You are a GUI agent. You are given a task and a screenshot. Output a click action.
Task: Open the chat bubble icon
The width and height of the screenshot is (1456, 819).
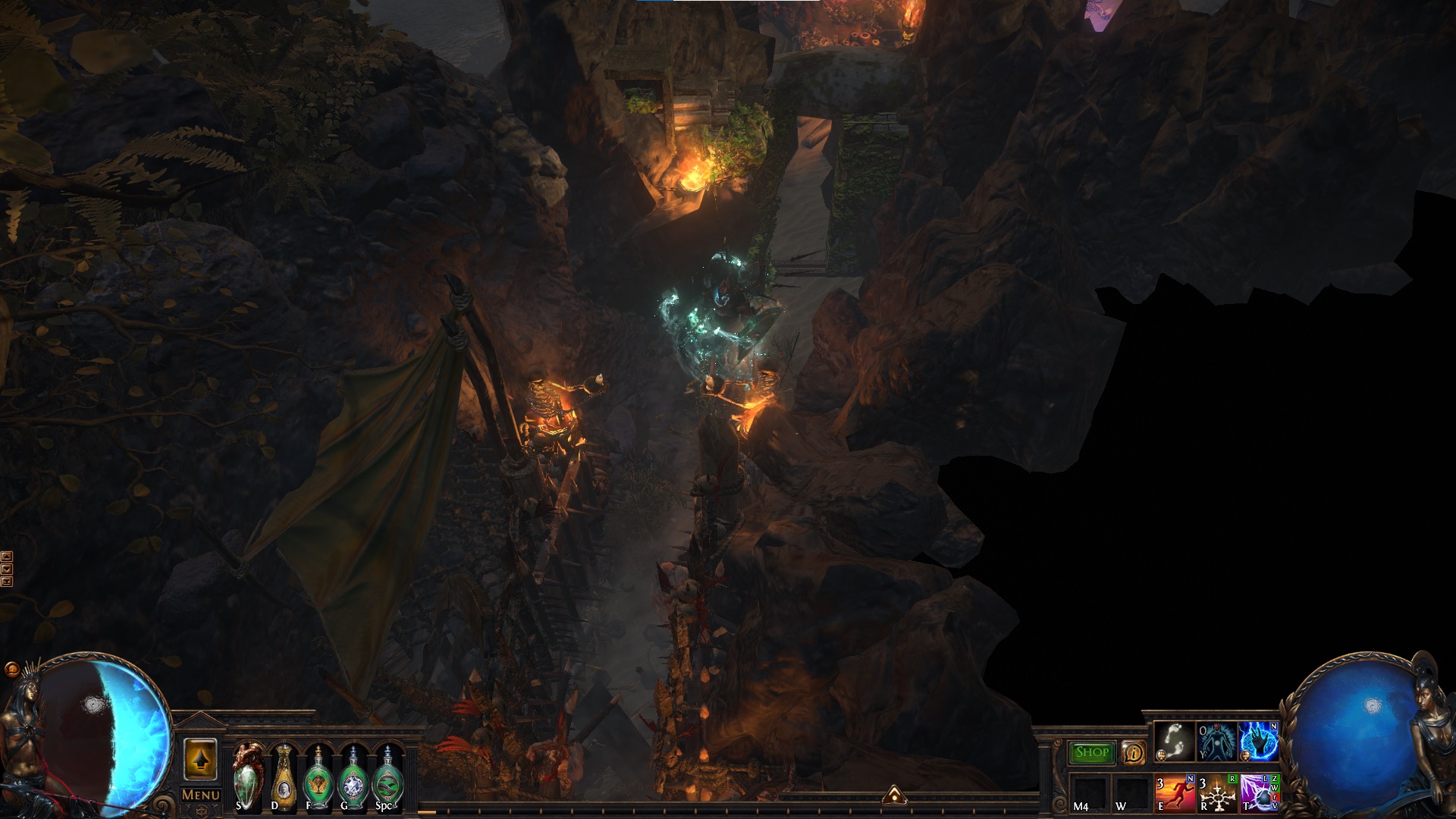coord(11,670)
